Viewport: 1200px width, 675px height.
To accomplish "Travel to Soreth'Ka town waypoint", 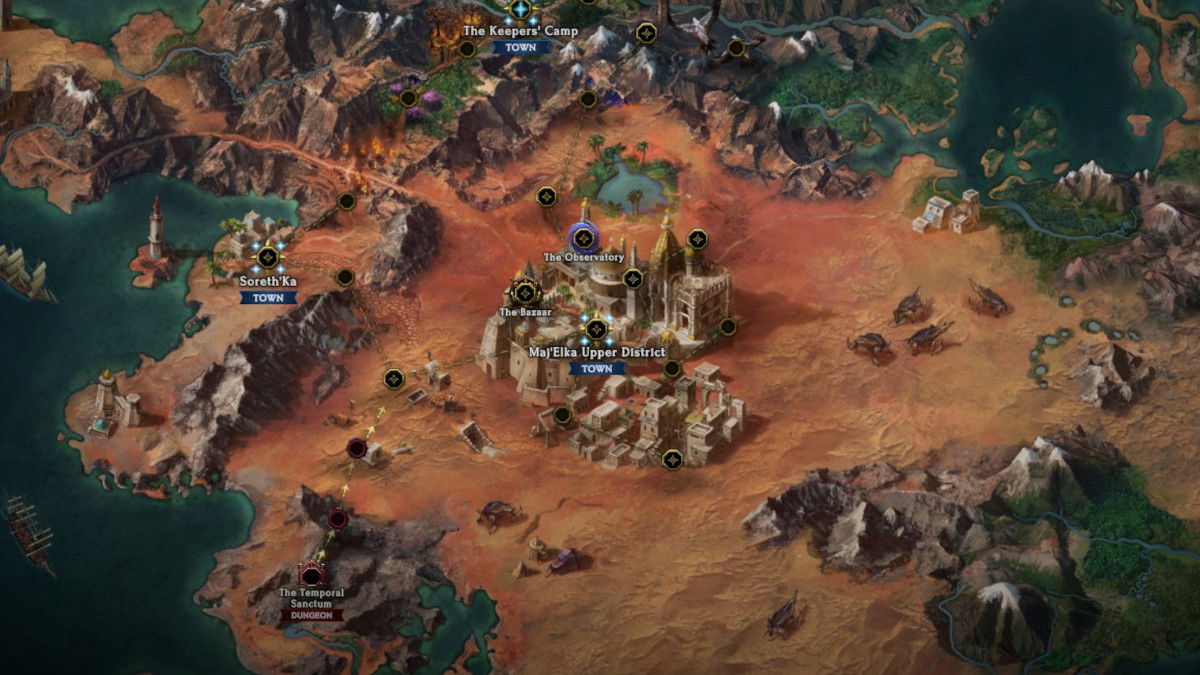I will tap(267, 258).
